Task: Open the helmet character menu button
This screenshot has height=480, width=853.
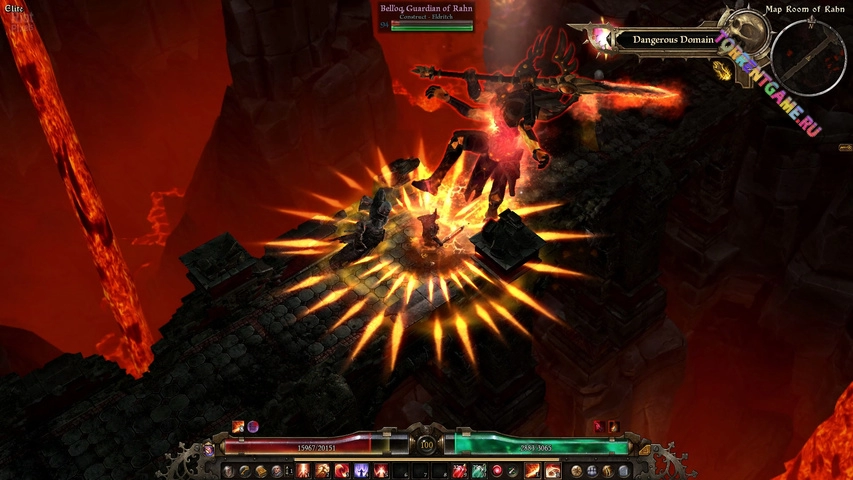Action: [229, 470]
